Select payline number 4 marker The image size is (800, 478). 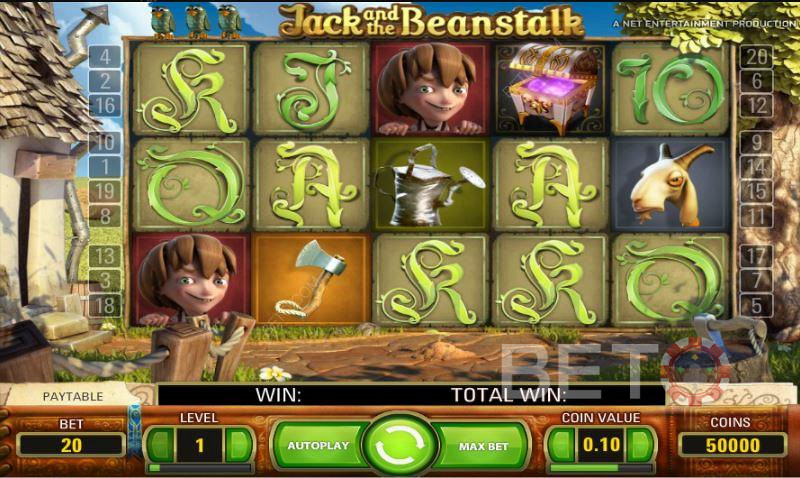click(105, 56)
